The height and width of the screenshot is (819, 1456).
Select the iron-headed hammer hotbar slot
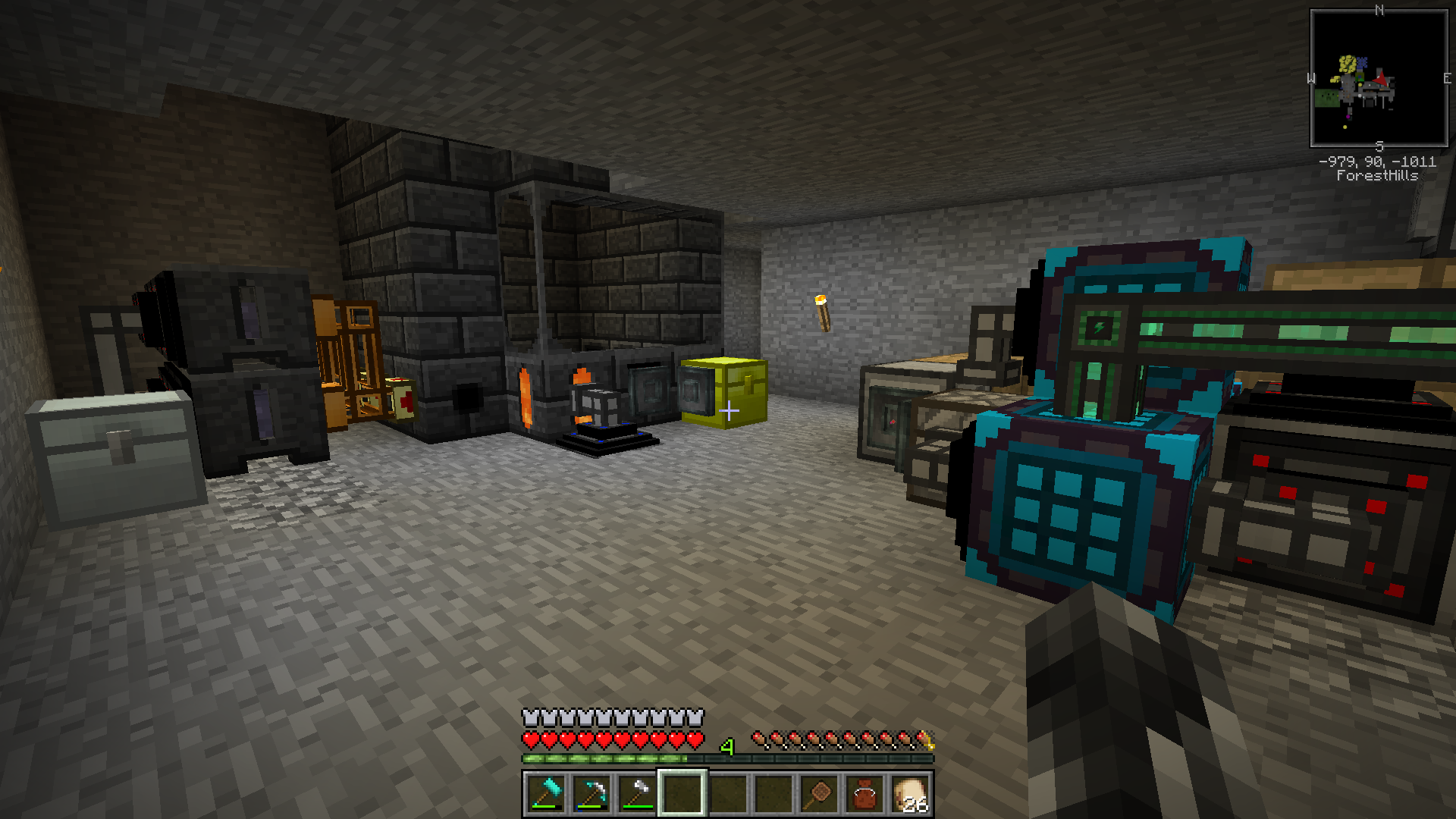pos(637,793)
